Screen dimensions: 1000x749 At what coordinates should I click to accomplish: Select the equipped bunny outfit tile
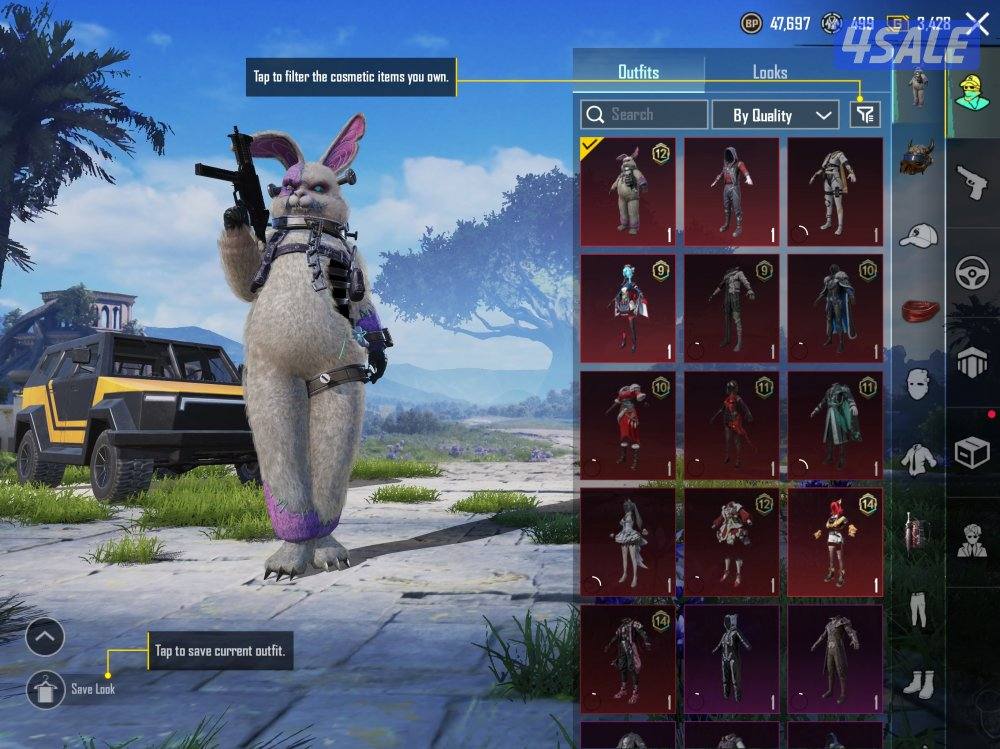pyautogui.click(x=628, y=191)
